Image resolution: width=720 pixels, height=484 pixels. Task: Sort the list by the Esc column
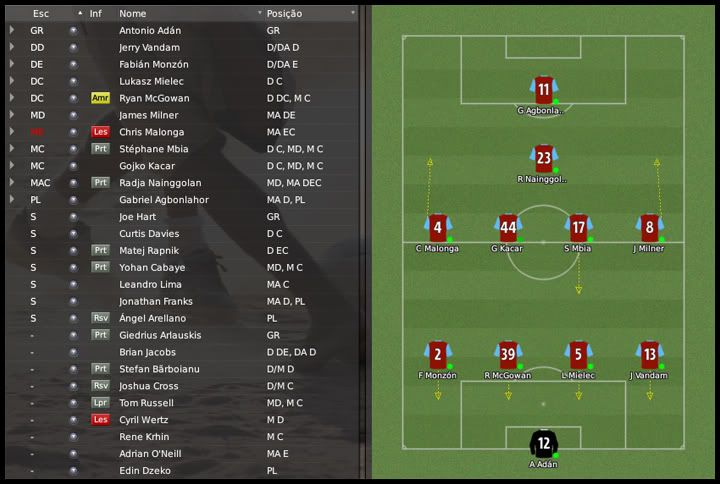click(x=41, y=13)
